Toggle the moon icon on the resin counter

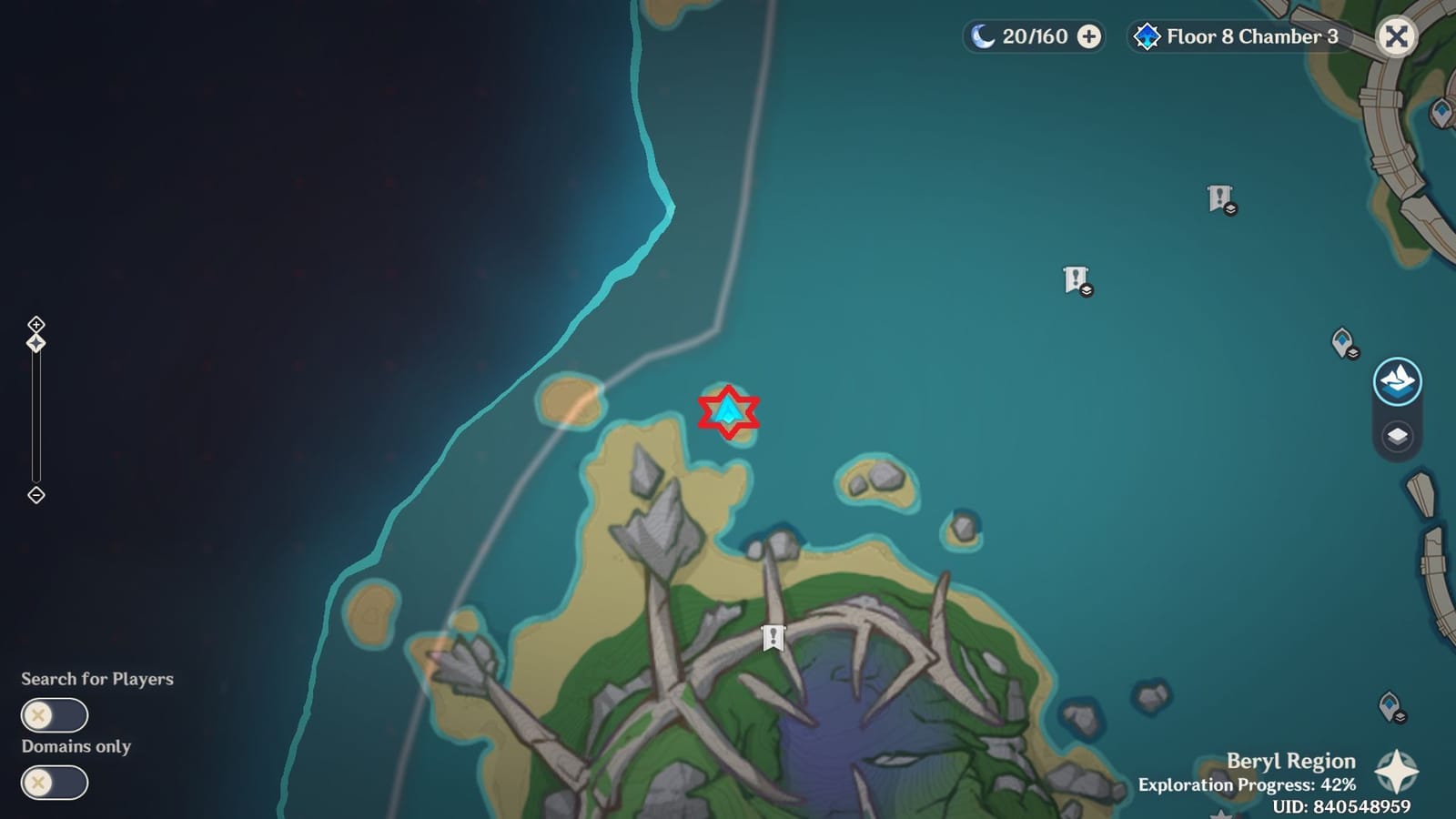pos(981,37)
